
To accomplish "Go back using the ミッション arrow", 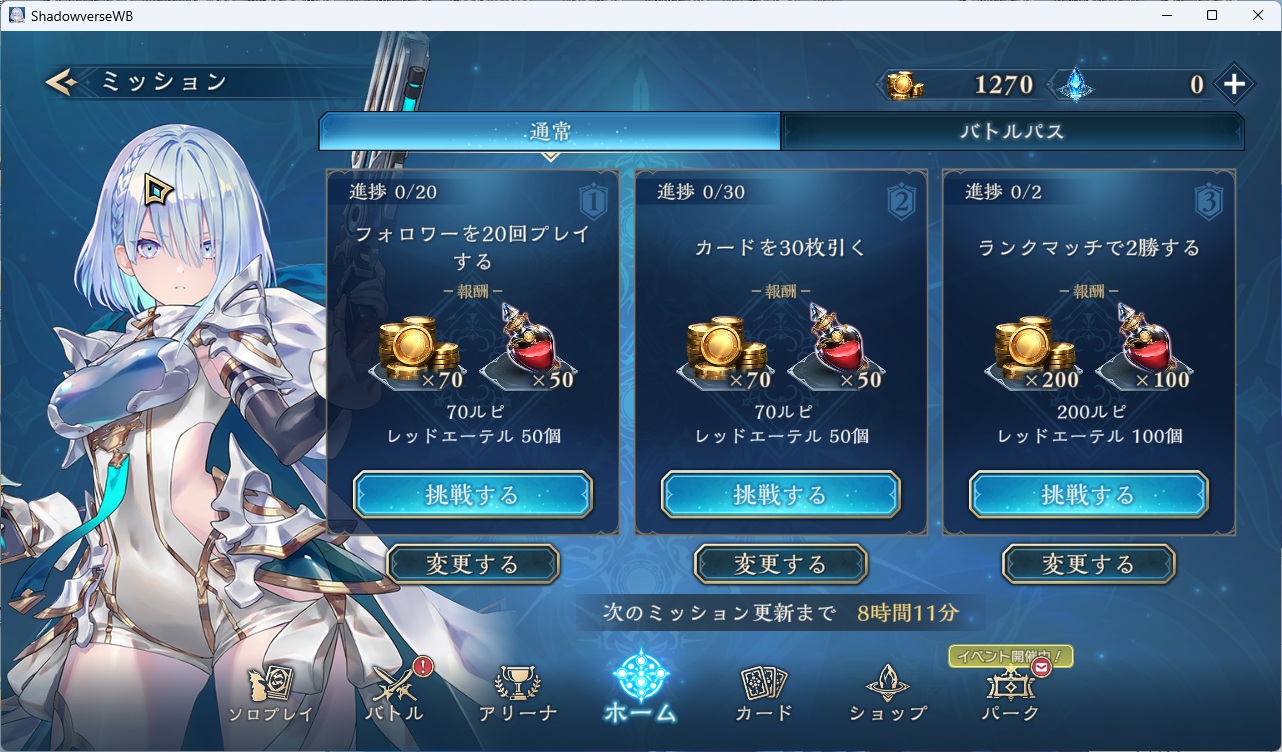I will [62, 82].
